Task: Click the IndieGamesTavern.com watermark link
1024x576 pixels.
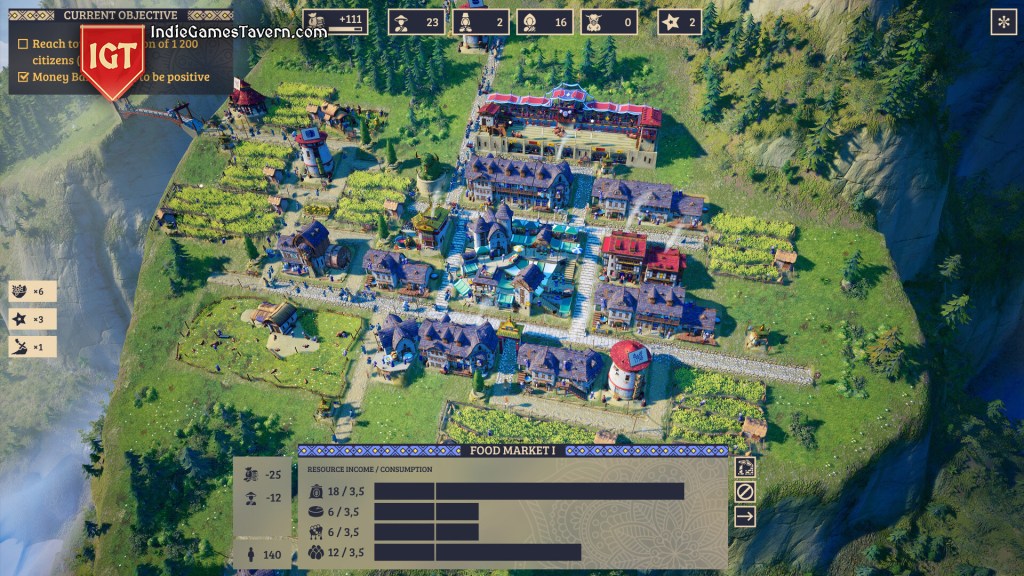Action: coord(239,31)
